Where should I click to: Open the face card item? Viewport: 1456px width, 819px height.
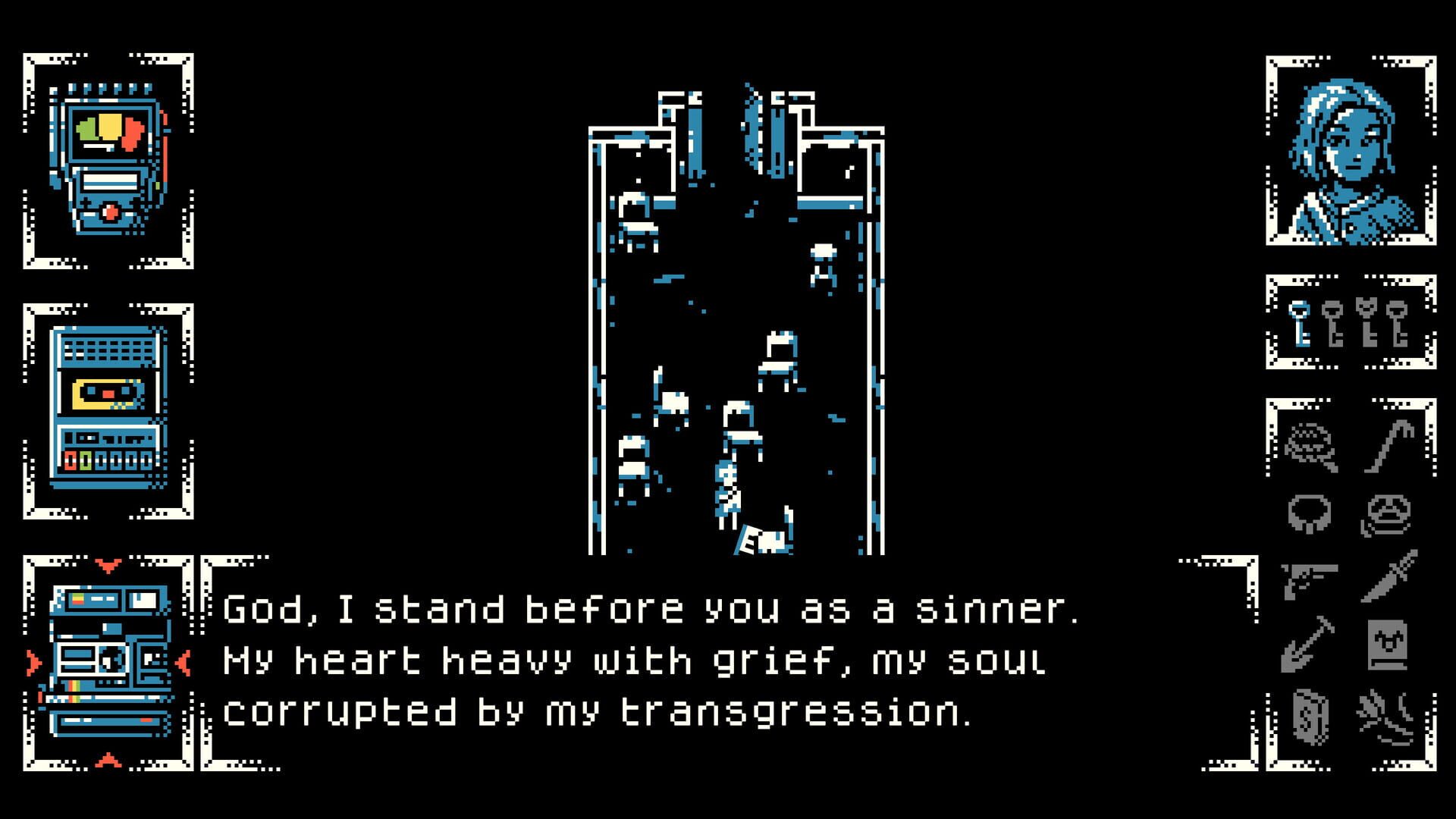tap(1389, 645)
